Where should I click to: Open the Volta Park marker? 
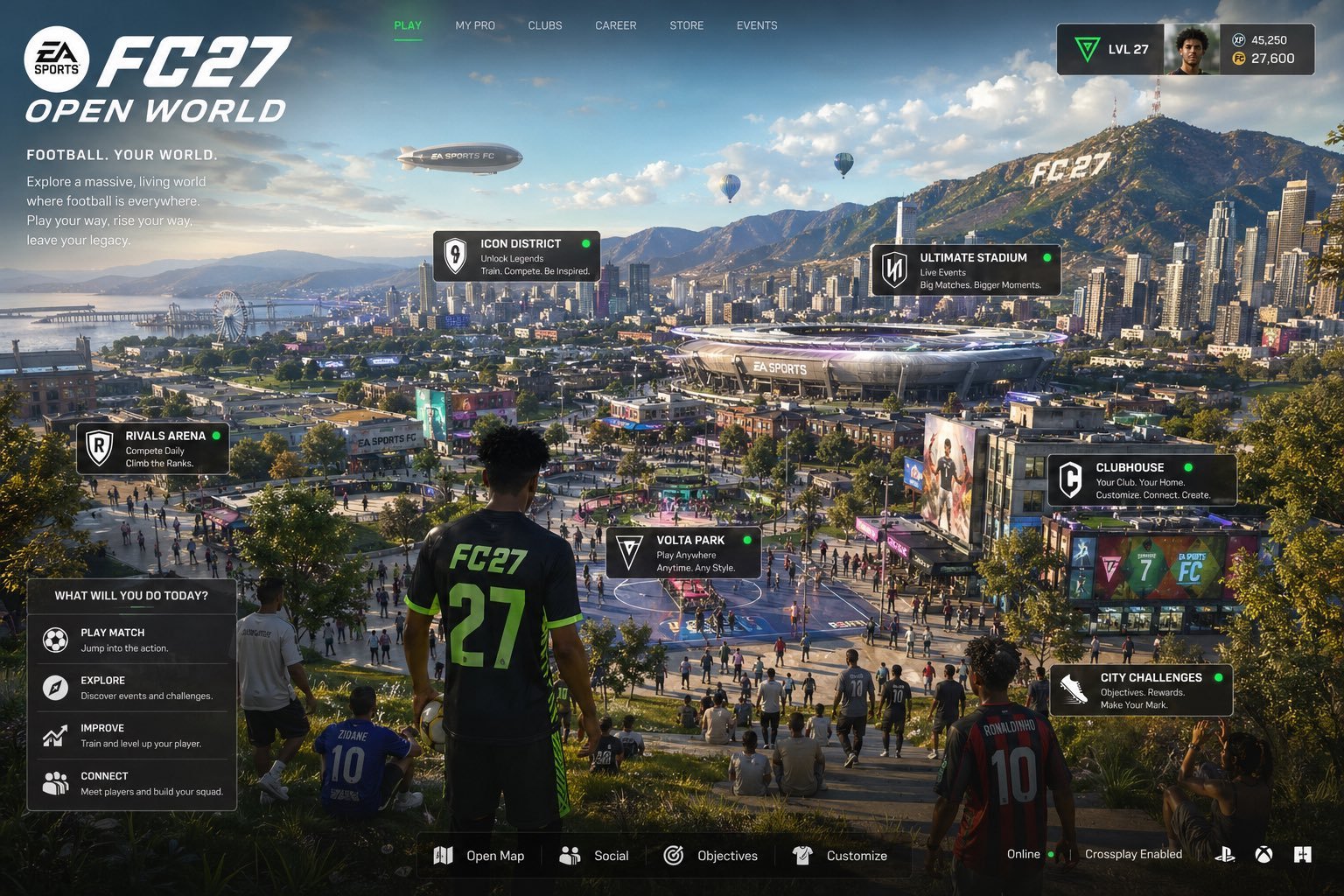coord(682,553)
